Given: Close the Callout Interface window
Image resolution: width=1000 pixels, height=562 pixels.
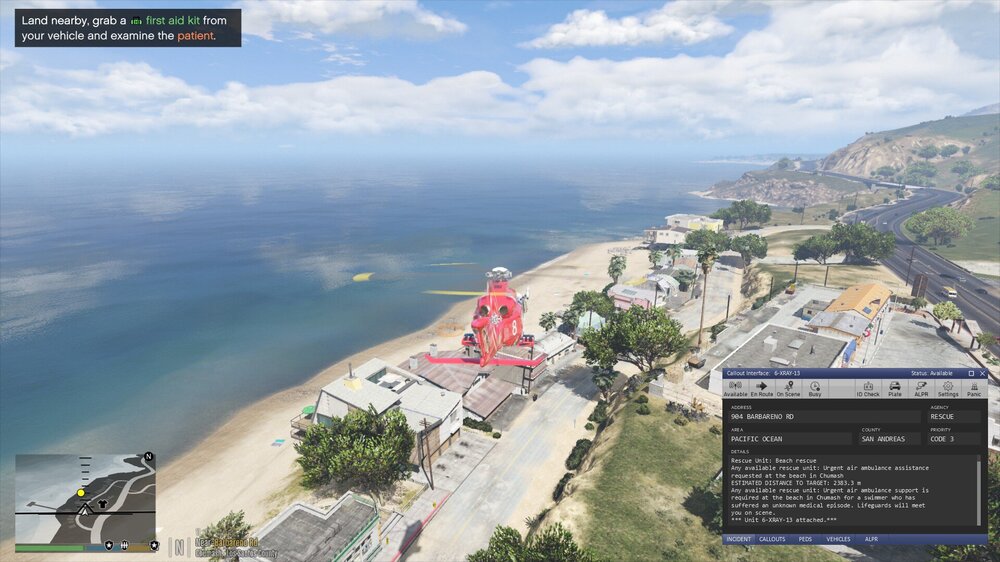Looking at the screenshot, I should pyautogui.click(x=983, y=373).
